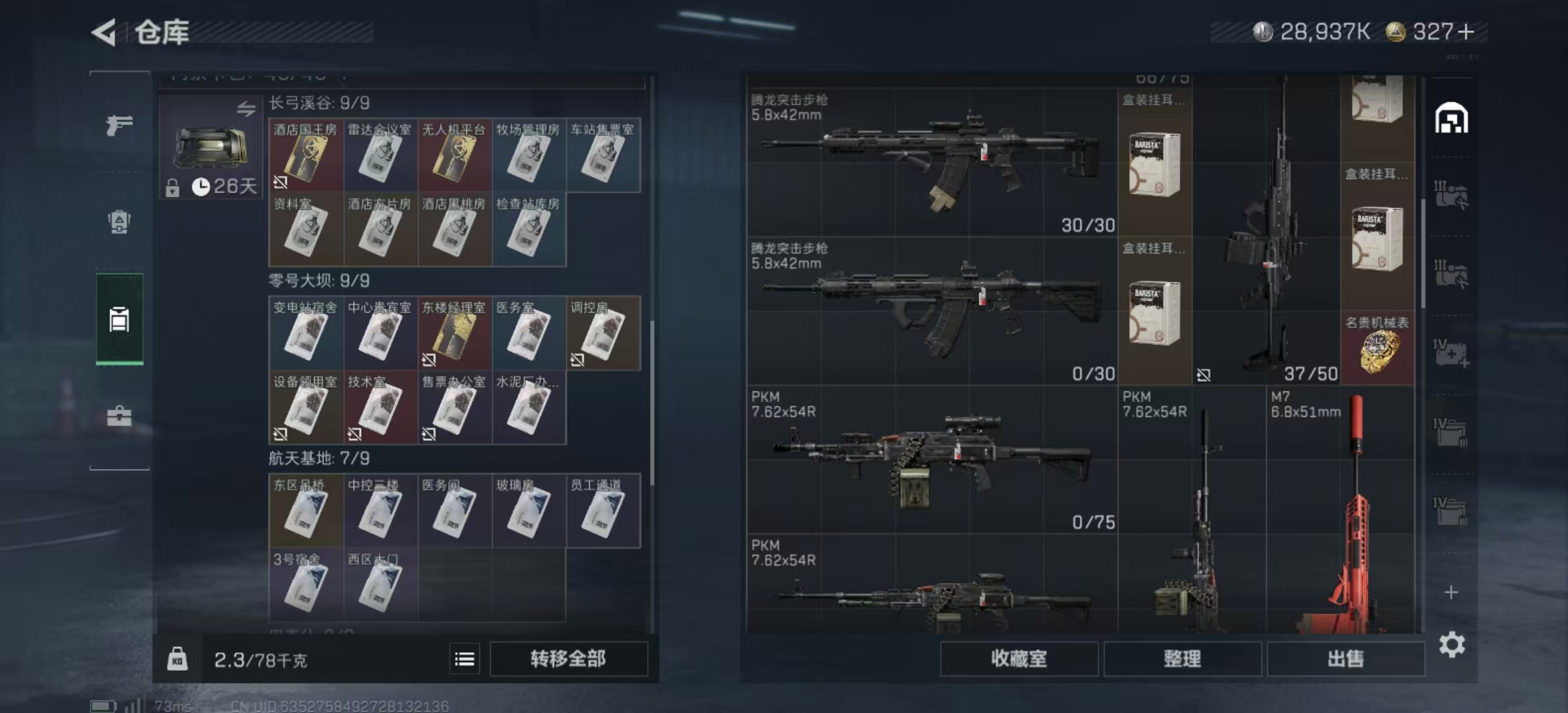Add a new stash page with plus
The image size is (1568, 713).
pos(1451,592)
